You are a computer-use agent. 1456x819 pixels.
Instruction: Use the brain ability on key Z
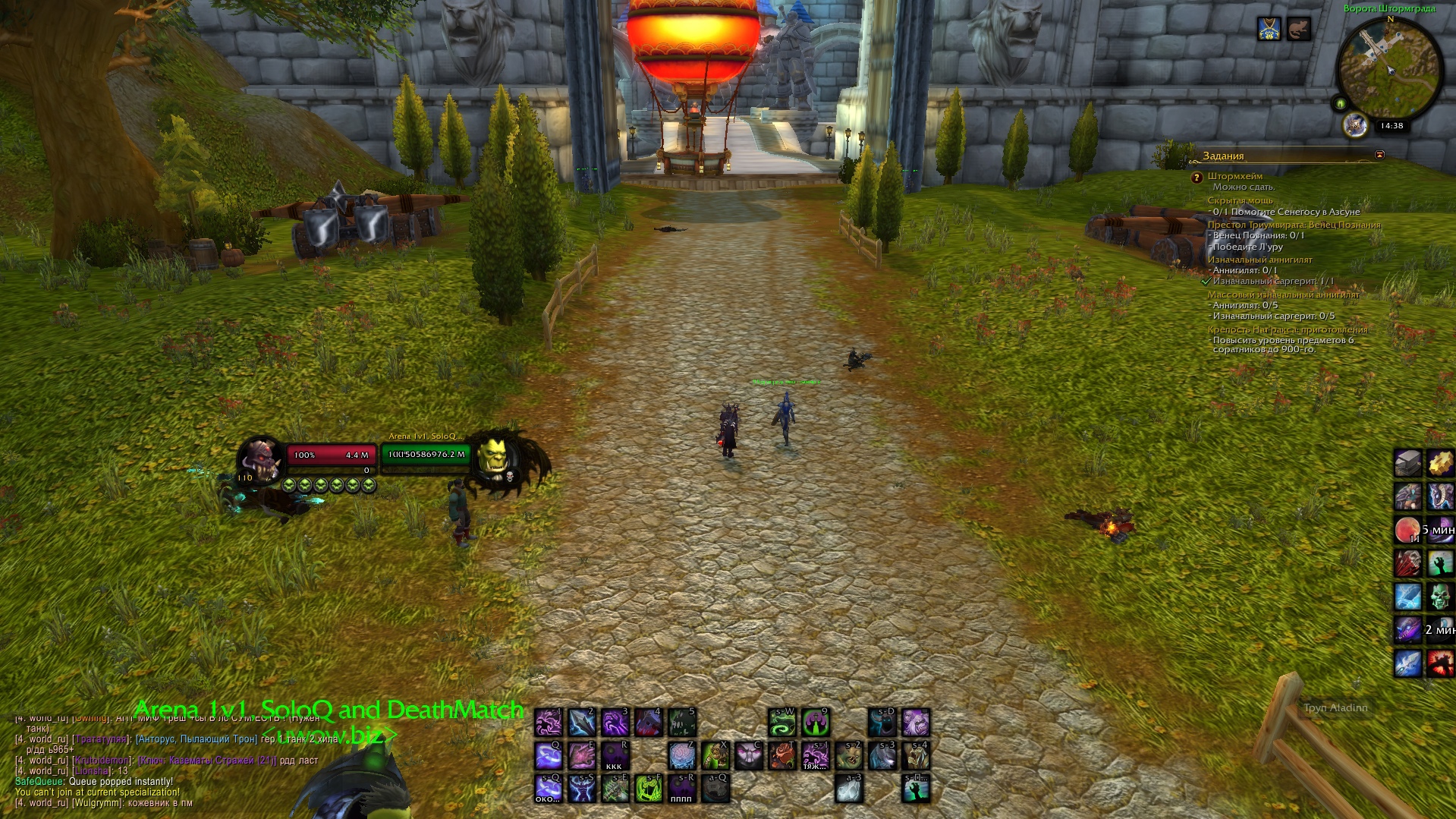[681, 755]
